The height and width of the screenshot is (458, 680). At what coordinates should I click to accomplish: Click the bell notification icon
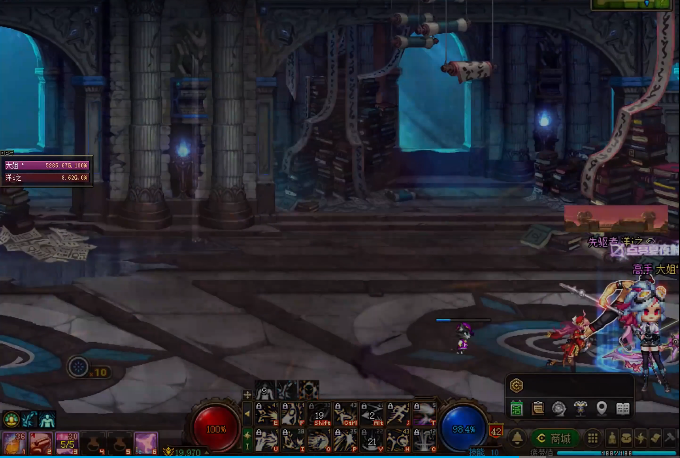(518, 438)
